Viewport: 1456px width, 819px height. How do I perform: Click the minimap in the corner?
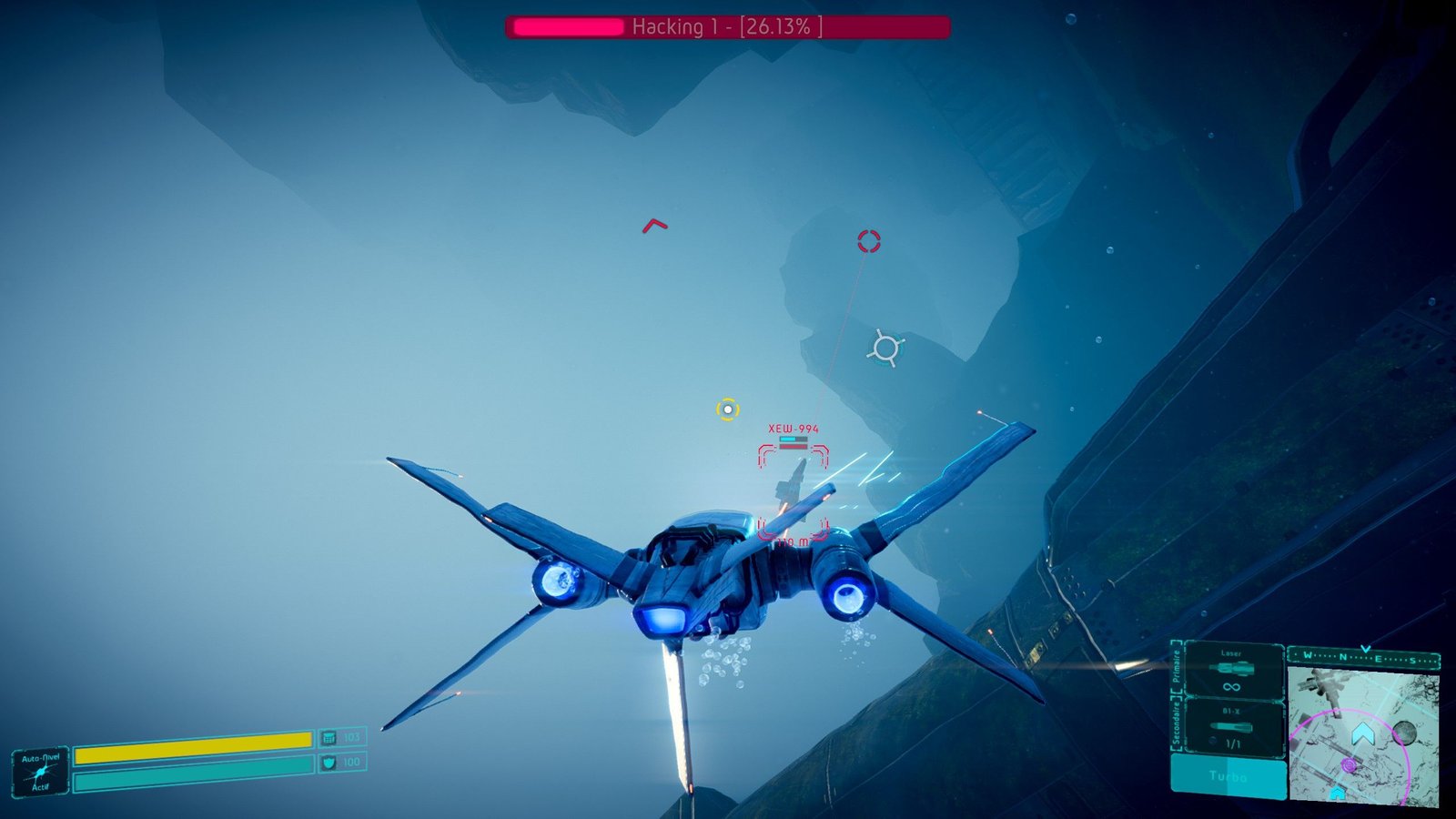point(1363,735)
